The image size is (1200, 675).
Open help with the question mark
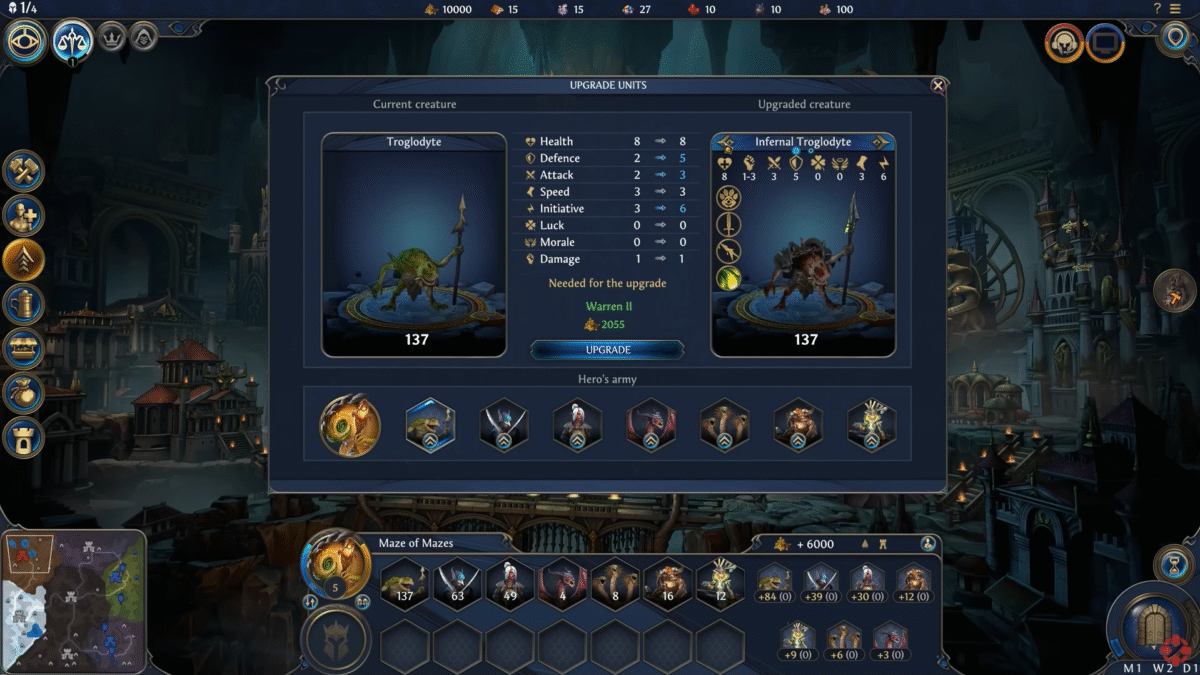(1158, 9)
